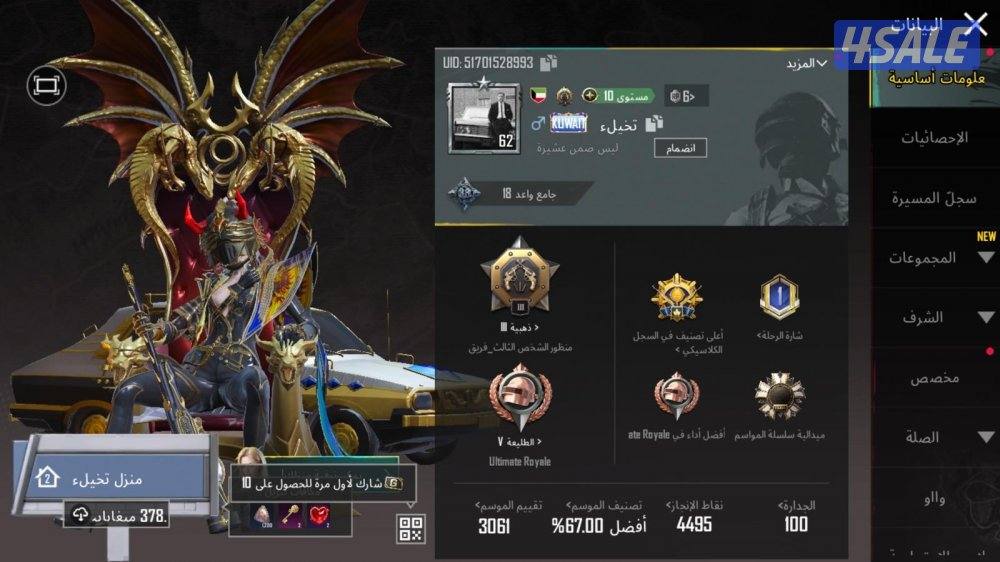
Task: Open the ميدالية سلسلة المواسم medal
Action: [x=779, y=397]
